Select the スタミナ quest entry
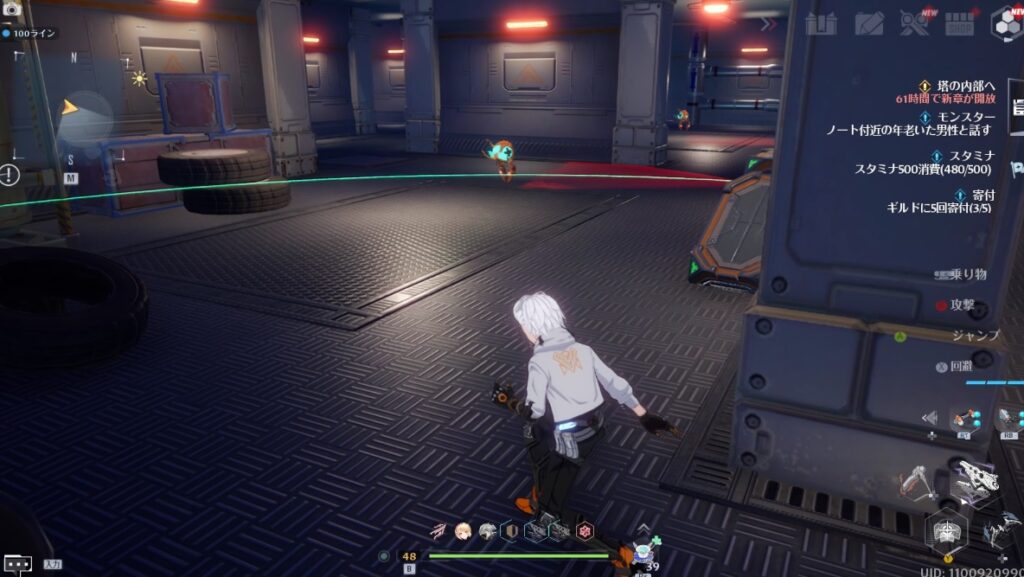Screen dimensions: 1024x577 (966, 162)
